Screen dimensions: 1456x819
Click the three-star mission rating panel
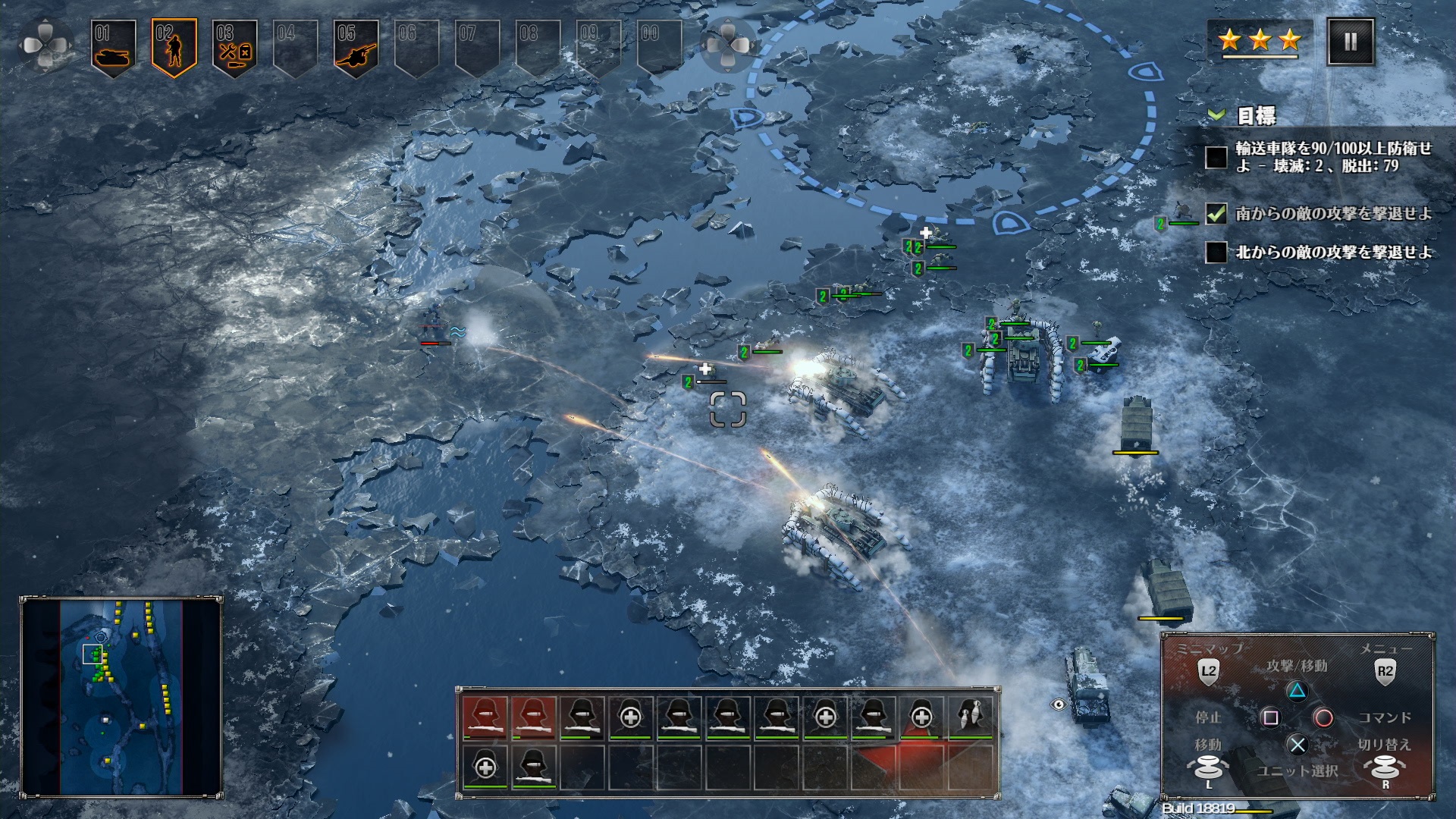coord(1260,40)
